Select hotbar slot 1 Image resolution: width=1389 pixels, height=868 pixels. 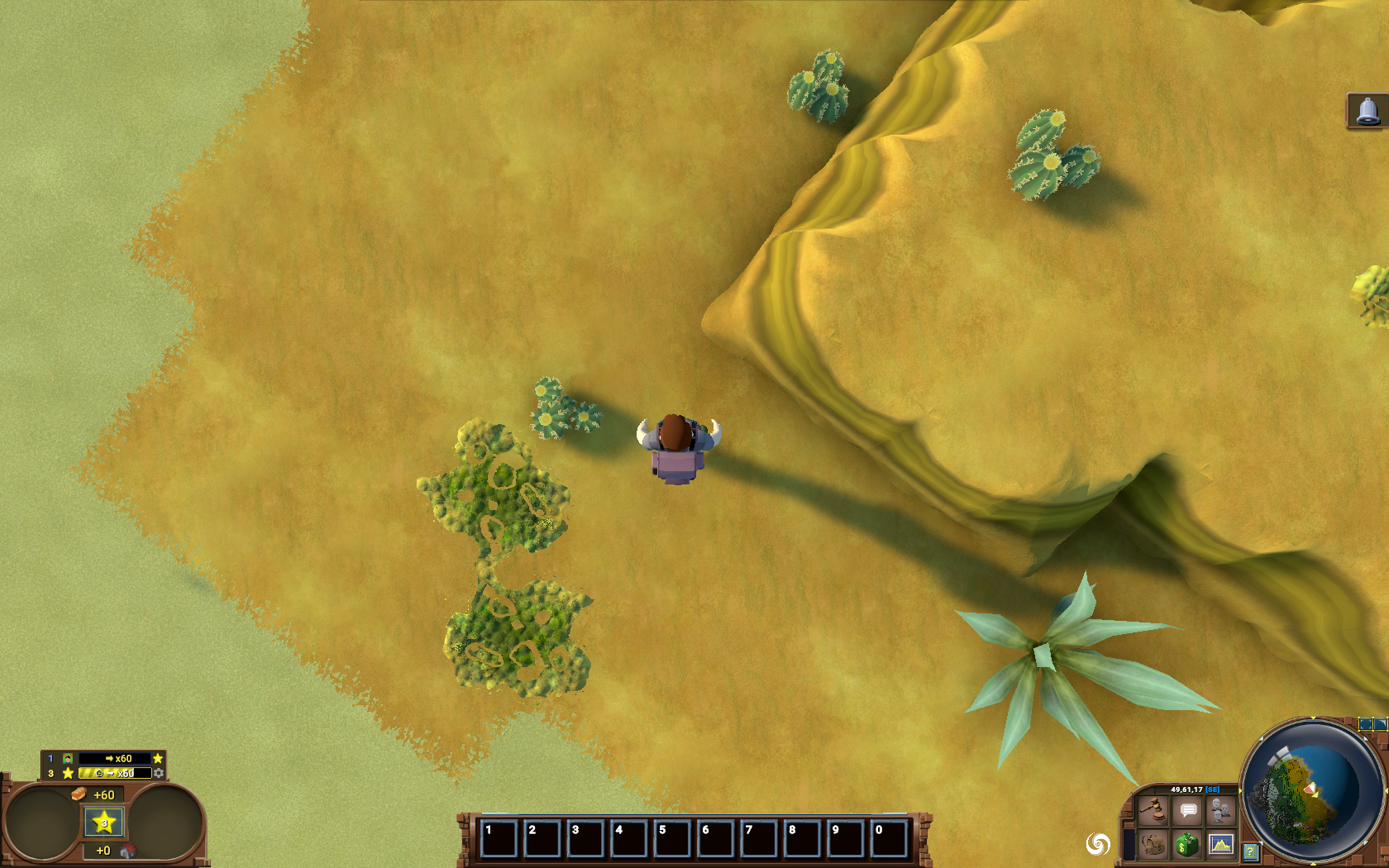click(499, 838)
